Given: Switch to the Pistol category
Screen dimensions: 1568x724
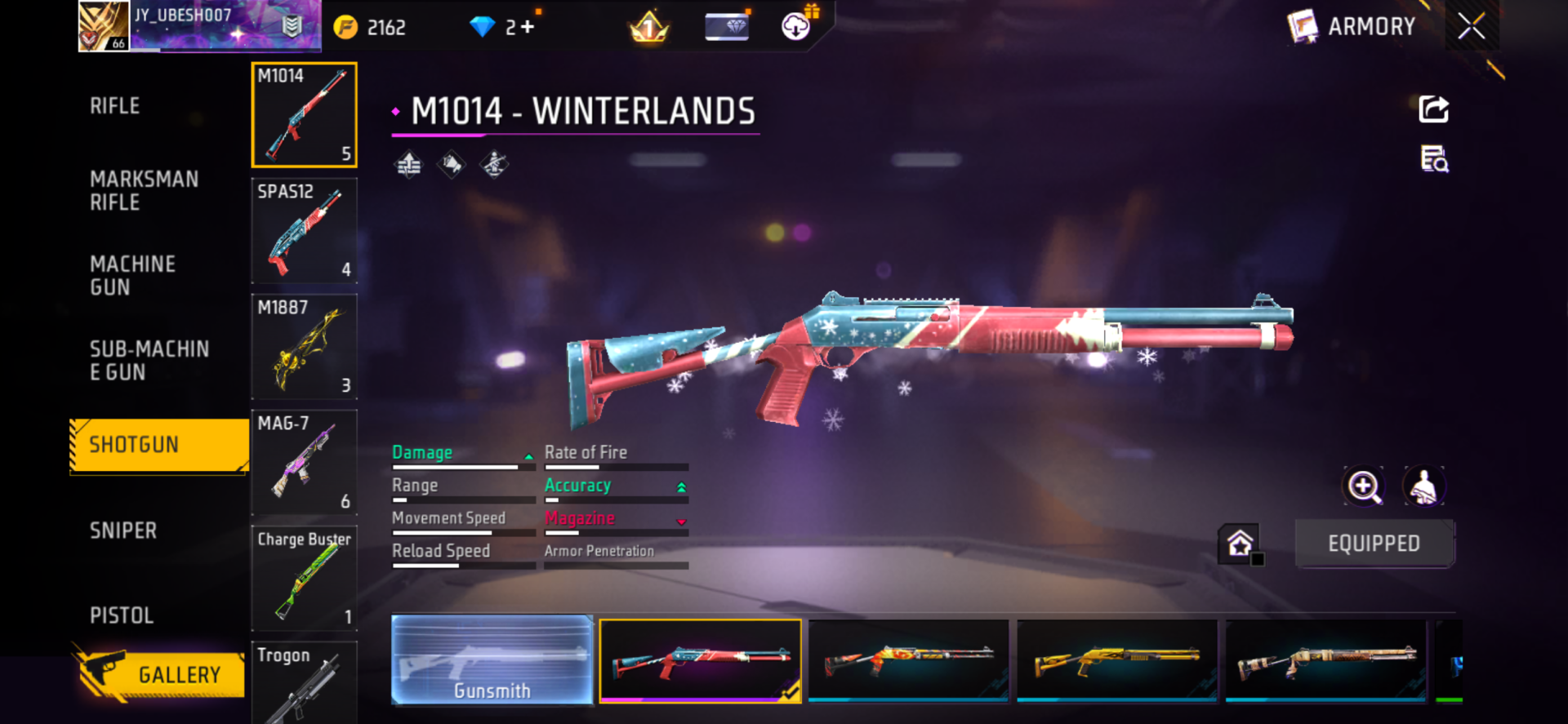Looking at the screenshot, I should pos(122,615).
